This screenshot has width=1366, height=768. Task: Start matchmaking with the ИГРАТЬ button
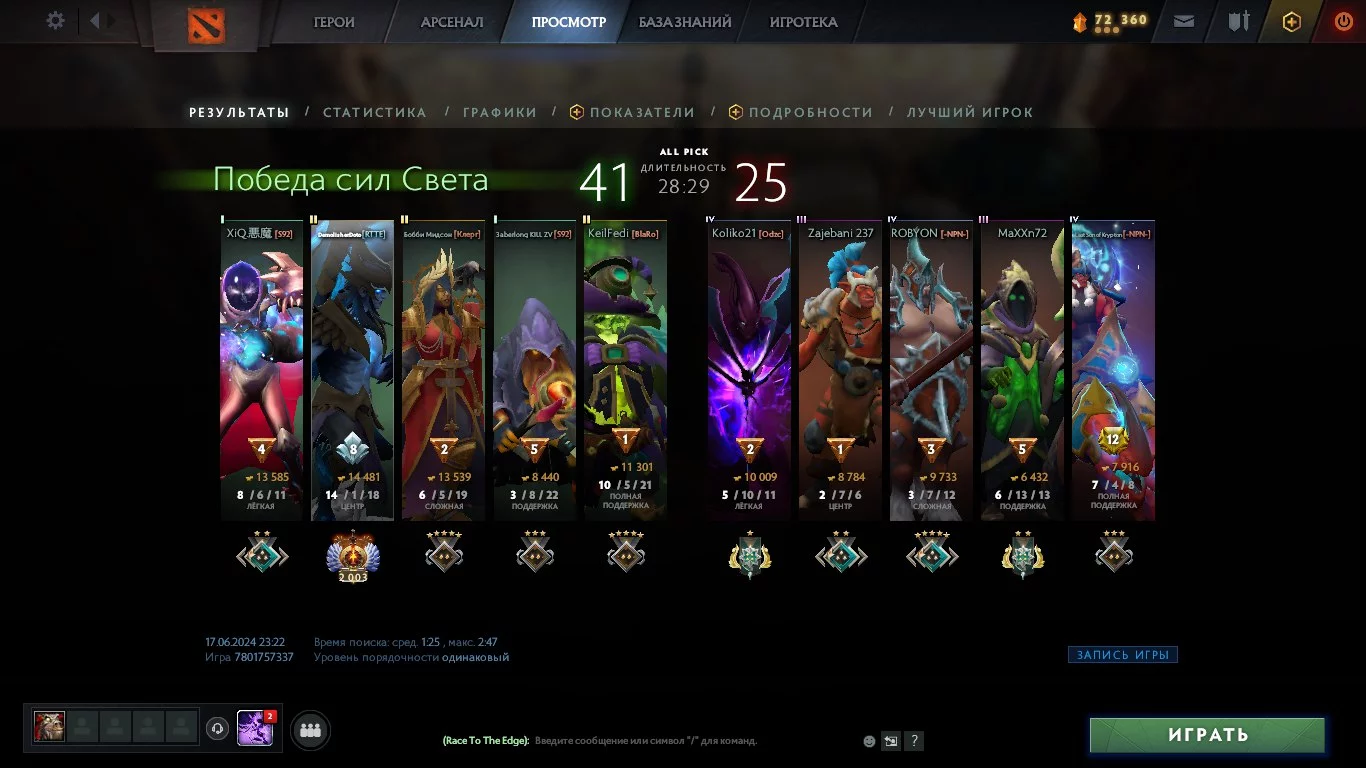pos(1207,735)
